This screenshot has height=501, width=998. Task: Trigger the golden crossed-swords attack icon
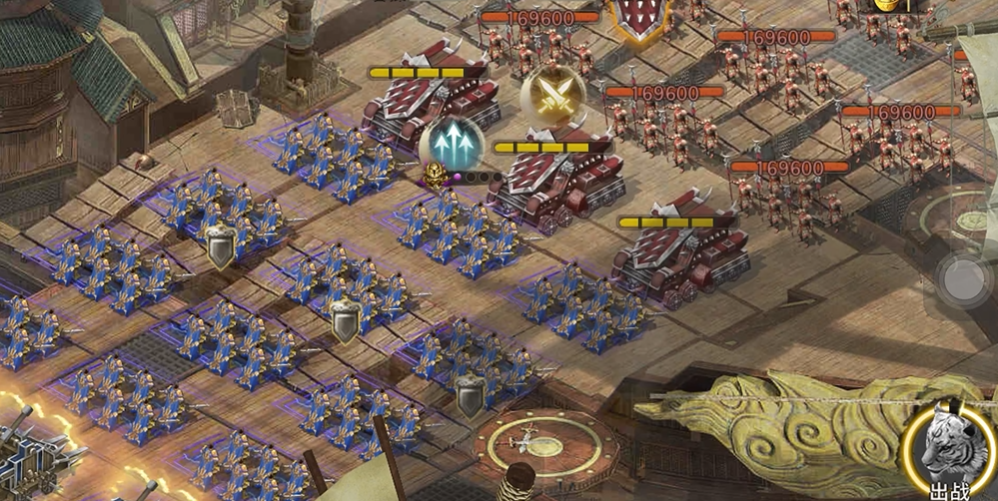tap(552, 96)
